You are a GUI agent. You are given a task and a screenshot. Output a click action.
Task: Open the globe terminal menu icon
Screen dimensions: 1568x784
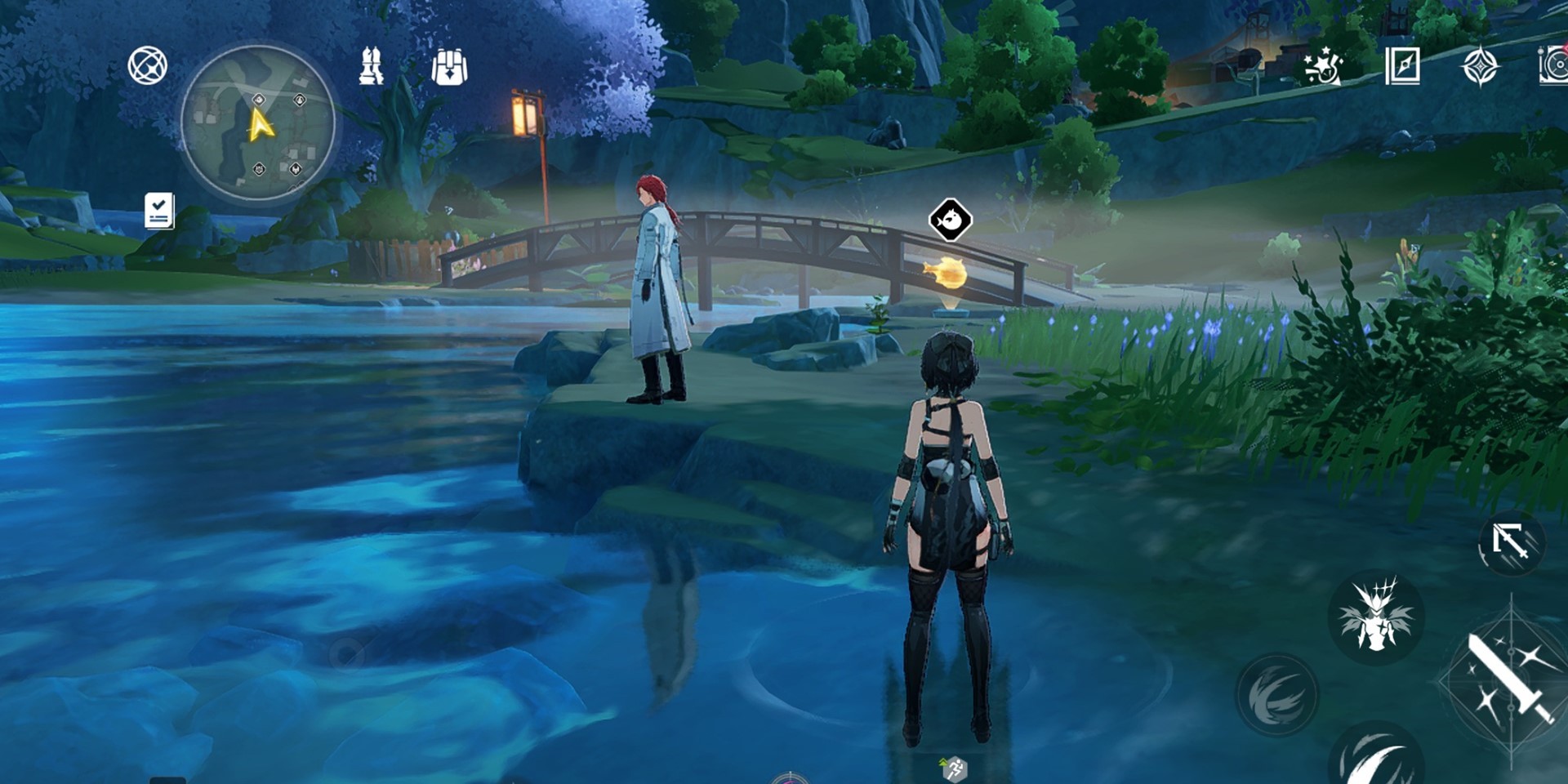[x=148, y=65]
